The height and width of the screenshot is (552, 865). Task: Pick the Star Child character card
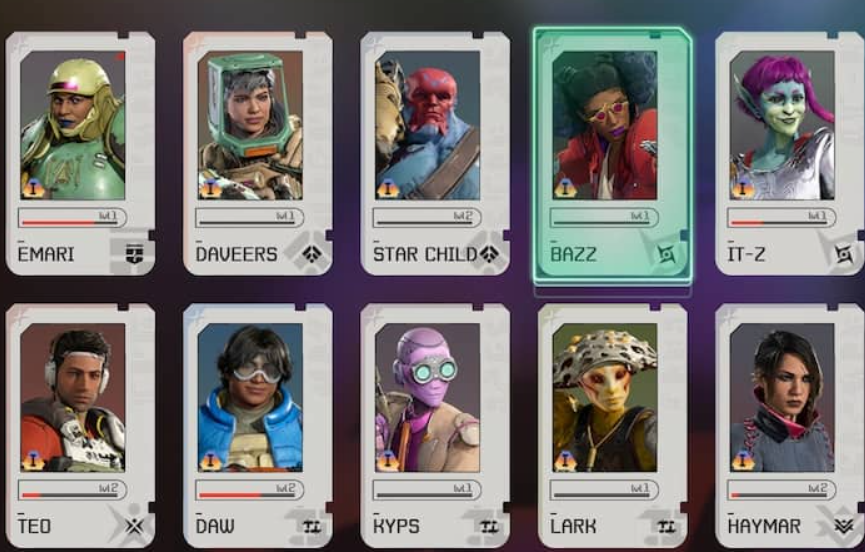(435, 152)
